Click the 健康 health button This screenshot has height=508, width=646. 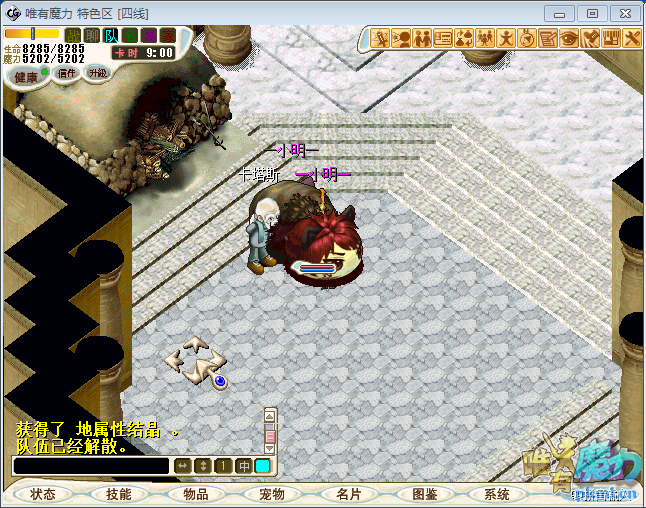coord(27,77)
